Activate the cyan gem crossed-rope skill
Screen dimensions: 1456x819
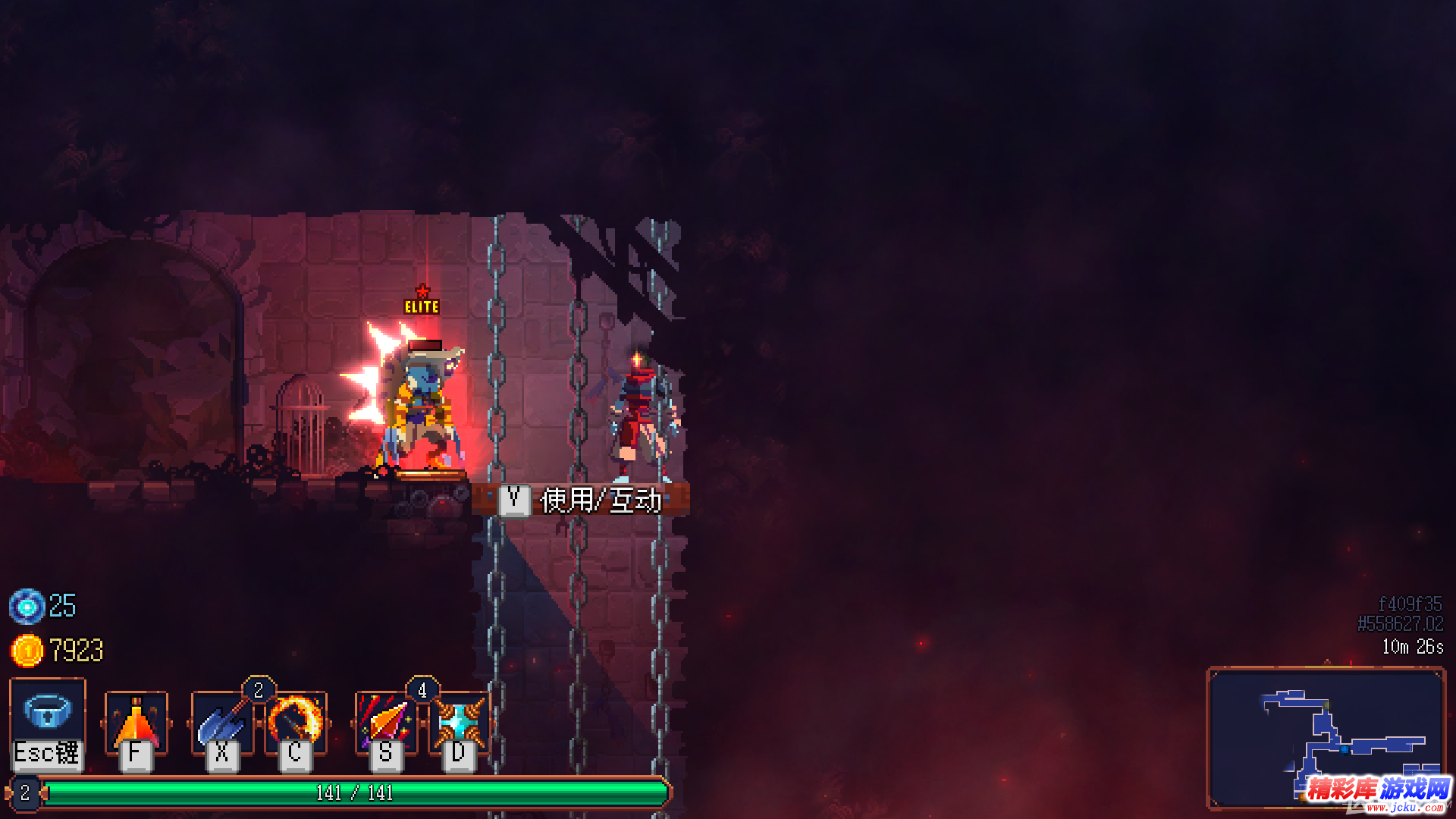459,722
